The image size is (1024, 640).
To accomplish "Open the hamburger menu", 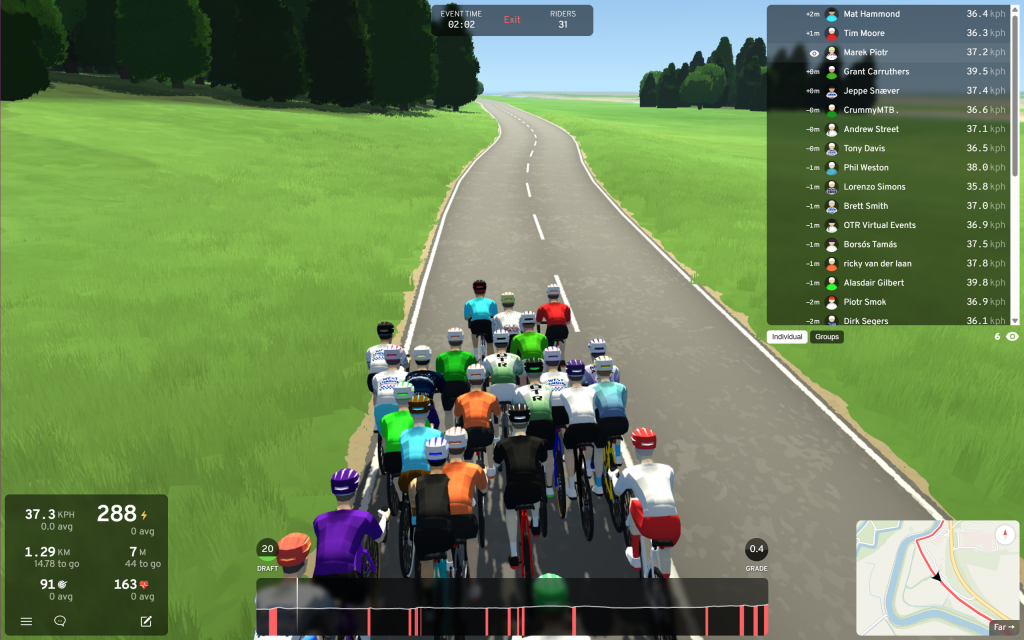I will [27, 621].
